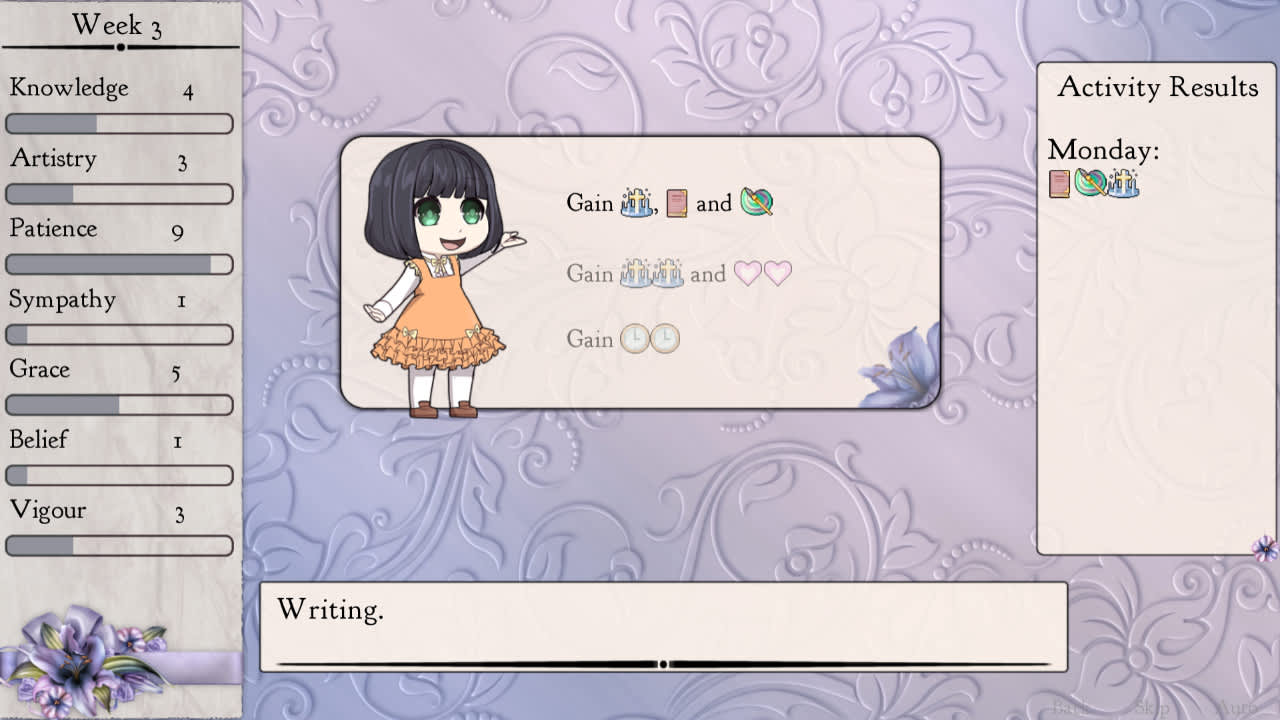Screen dimensions: 1280x720
Task: Click the faith cross icon in the first Gain option
Action: point(635,204)
